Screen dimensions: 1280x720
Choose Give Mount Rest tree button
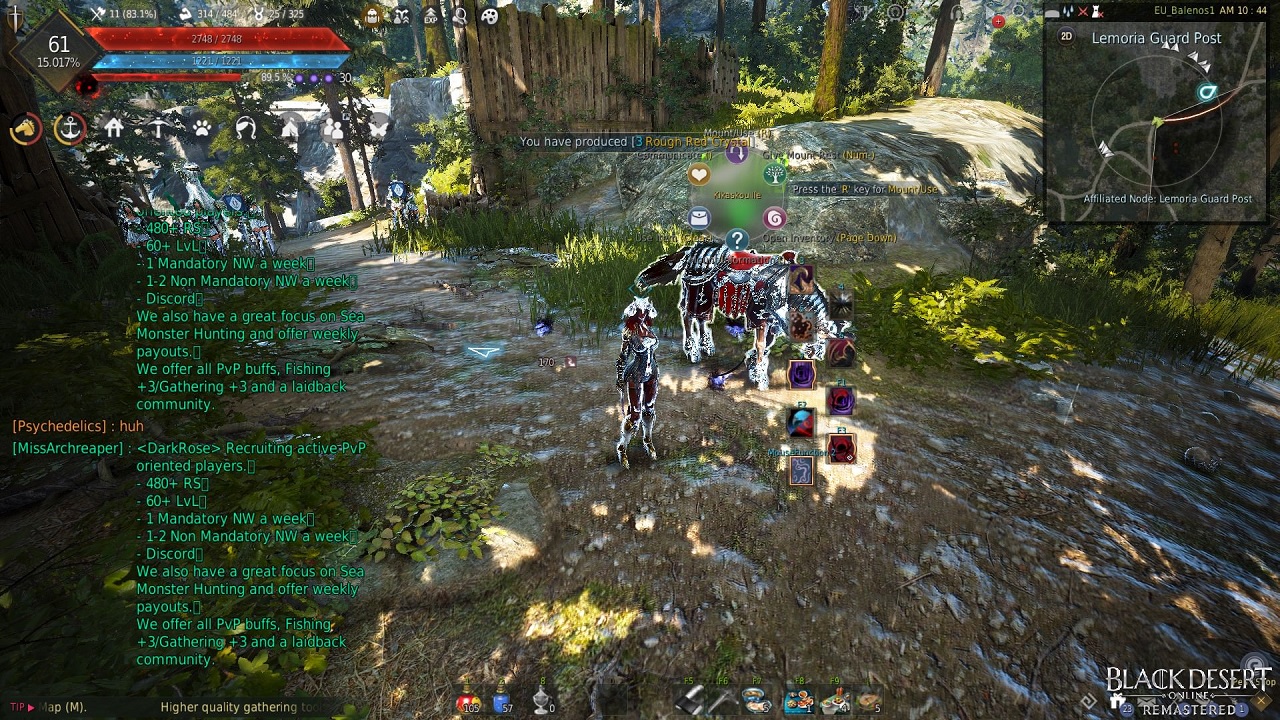point(775,175)
